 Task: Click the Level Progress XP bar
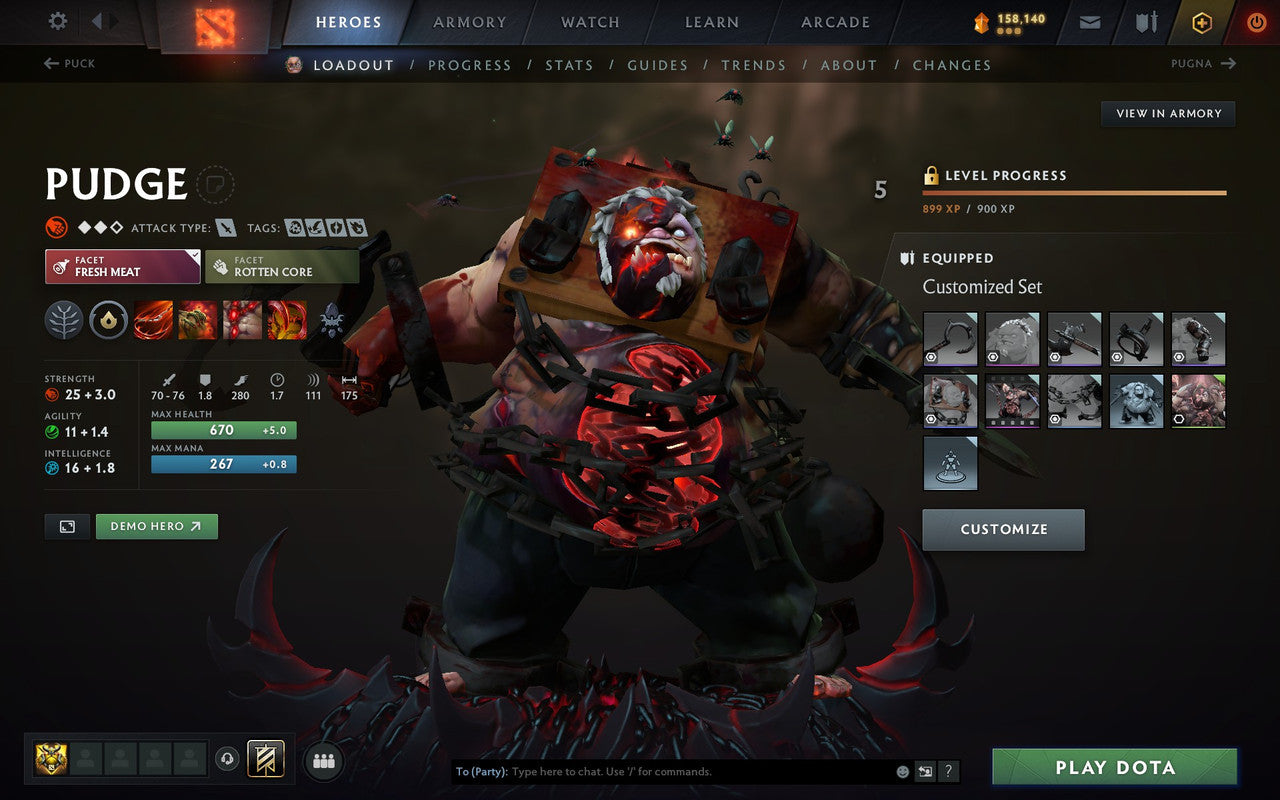pos(1075,191)
